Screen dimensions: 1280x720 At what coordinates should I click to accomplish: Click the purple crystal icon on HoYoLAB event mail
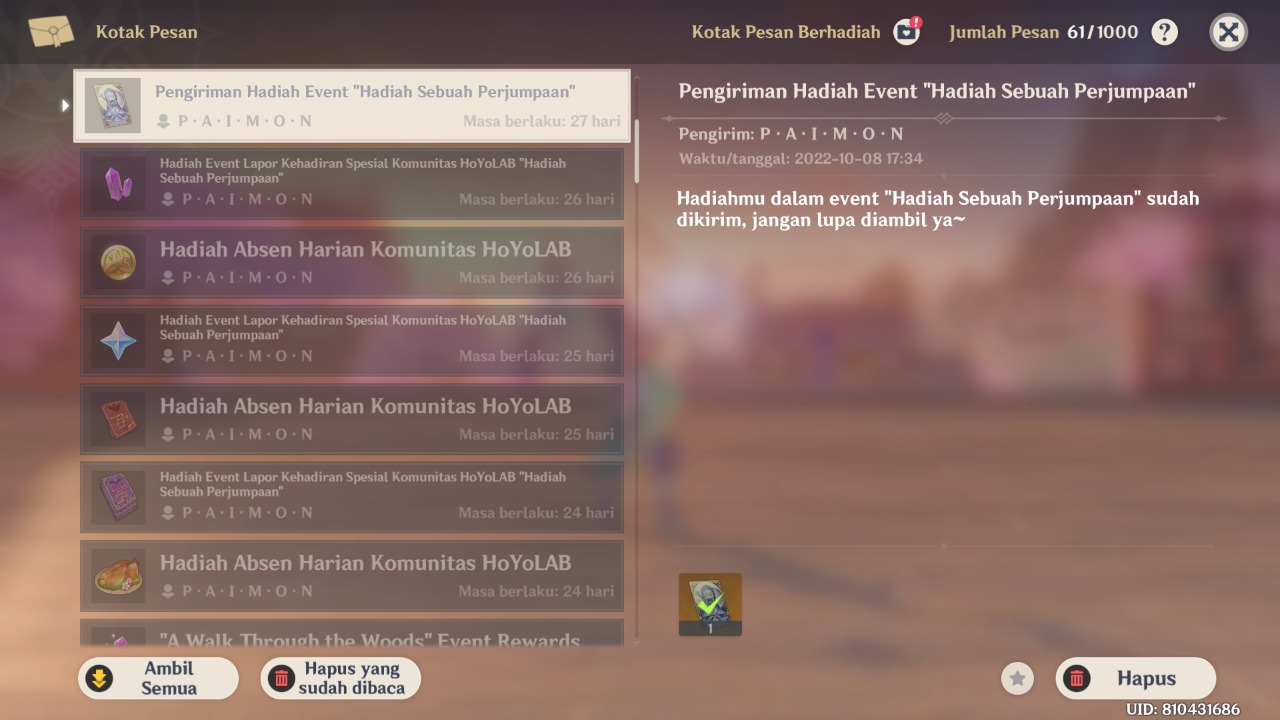(117, 183)
